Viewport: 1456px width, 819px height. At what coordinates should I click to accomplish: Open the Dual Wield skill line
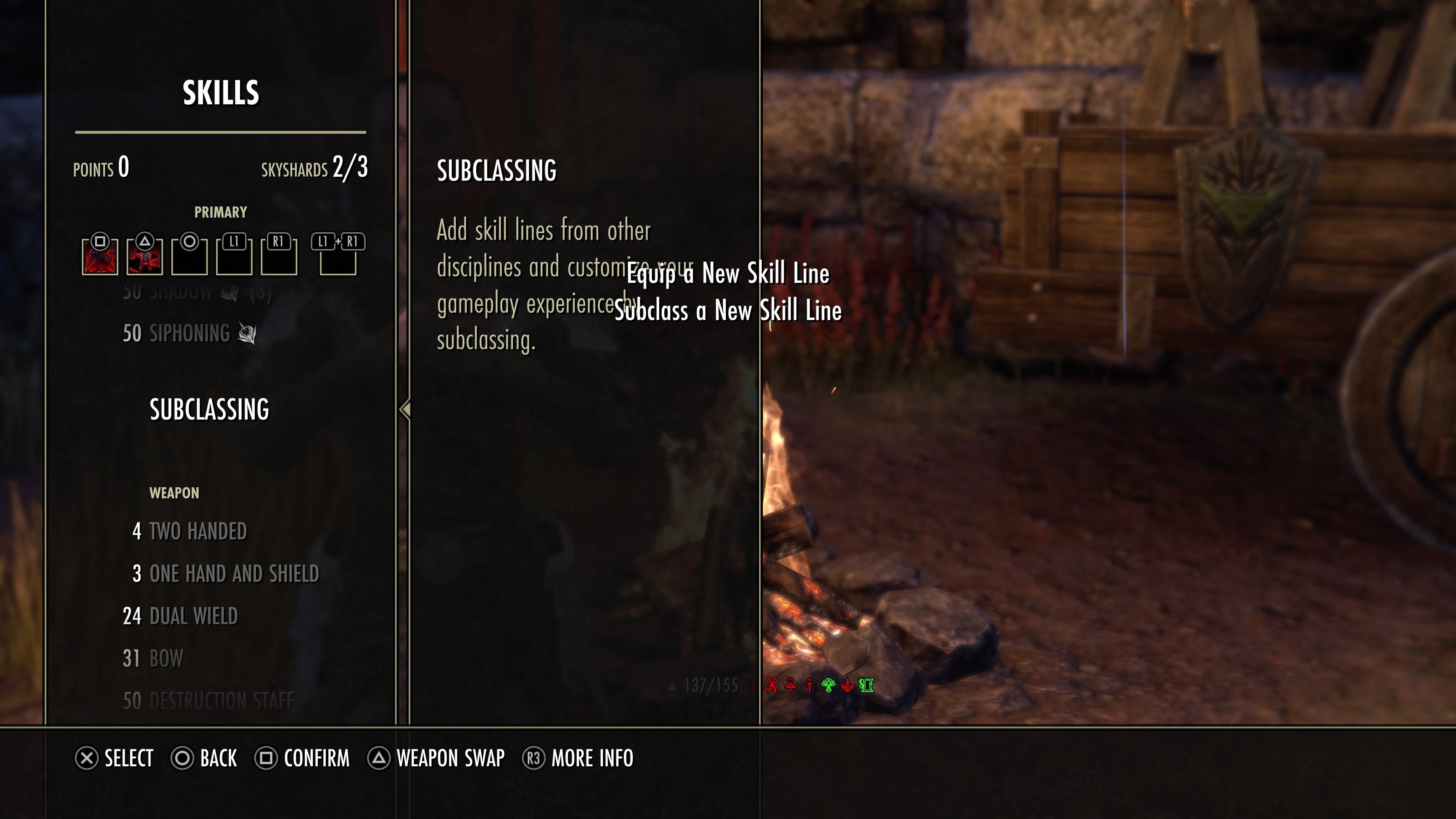pyautogui.click(x=193, y=616)
